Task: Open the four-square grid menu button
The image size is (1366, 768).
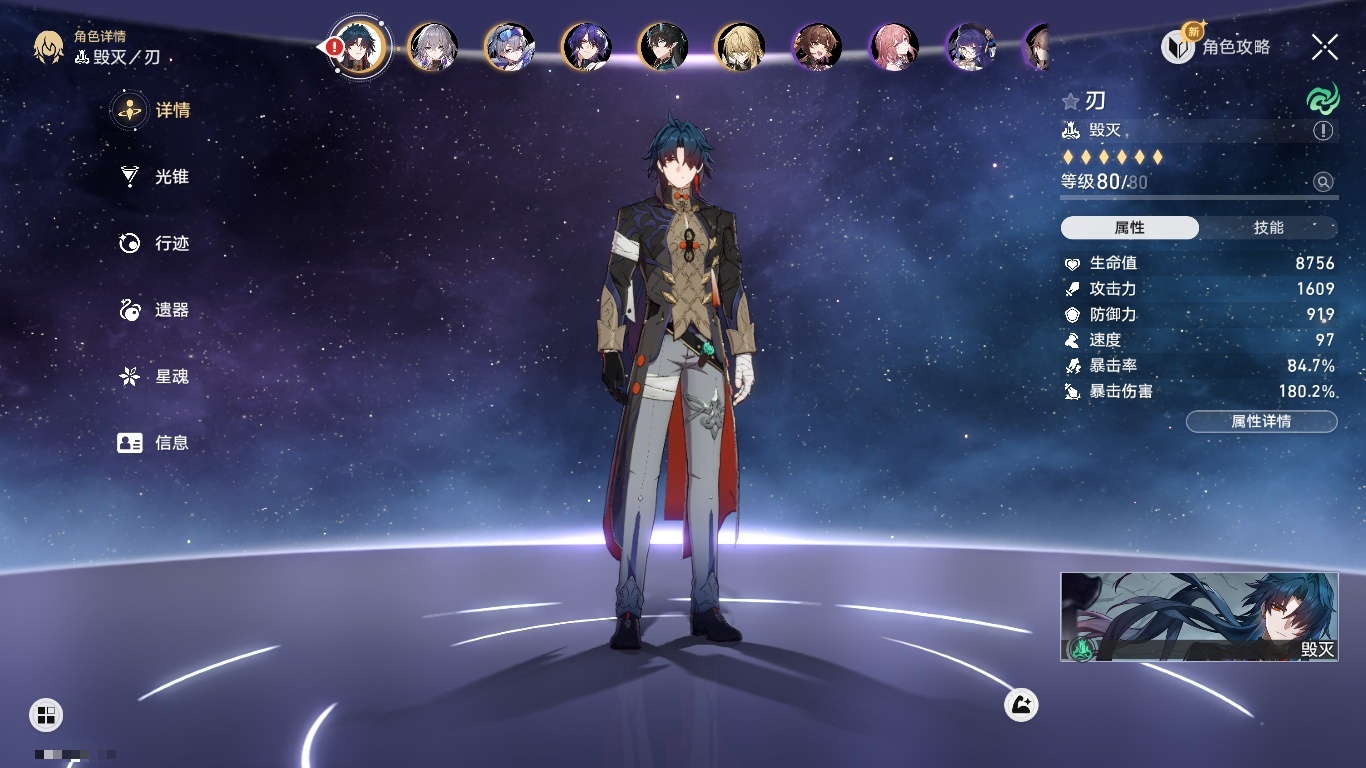Action: [46, 714]
